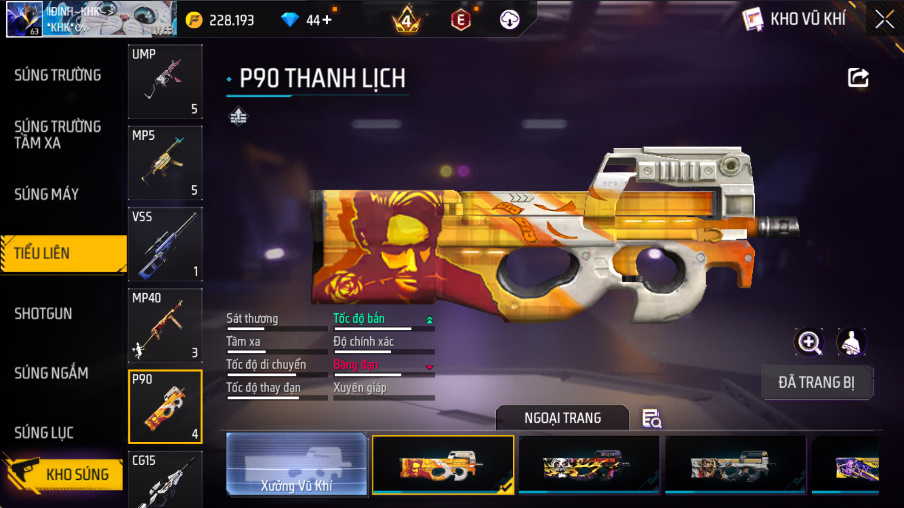Switch to Súng Trường category
The width and height of the screenshot is (904, 508).
[x=57, y=75]
